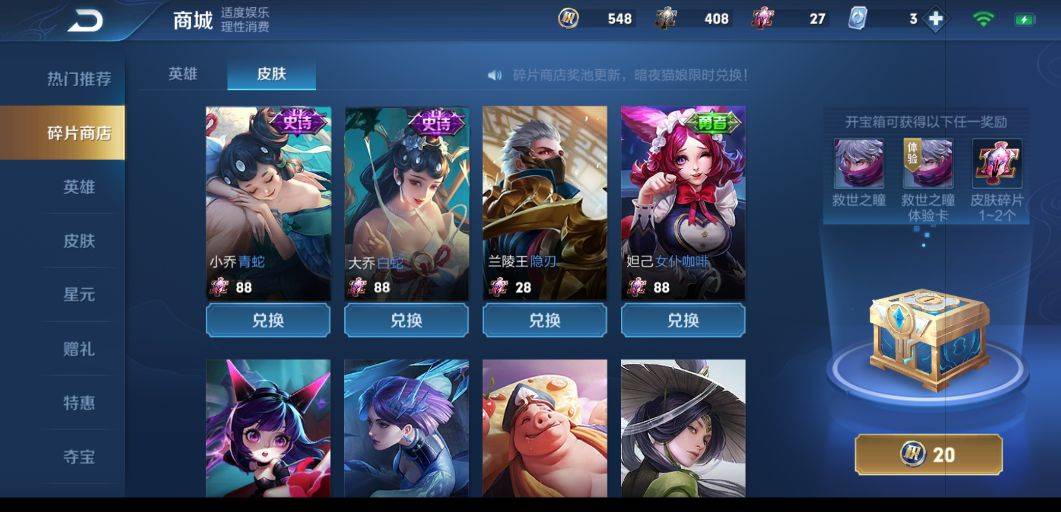Image resolution: width=1061 pixels, height=512 pixels.
Task: Select the 碎片商店 category
Action: tap(79, 133)
